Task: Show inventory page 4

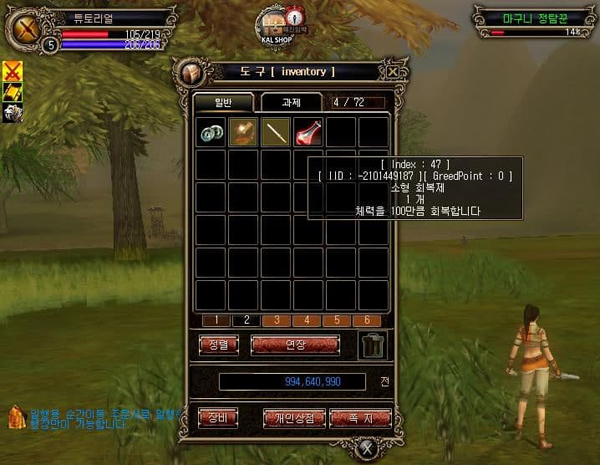Action: tap(307, 320)
